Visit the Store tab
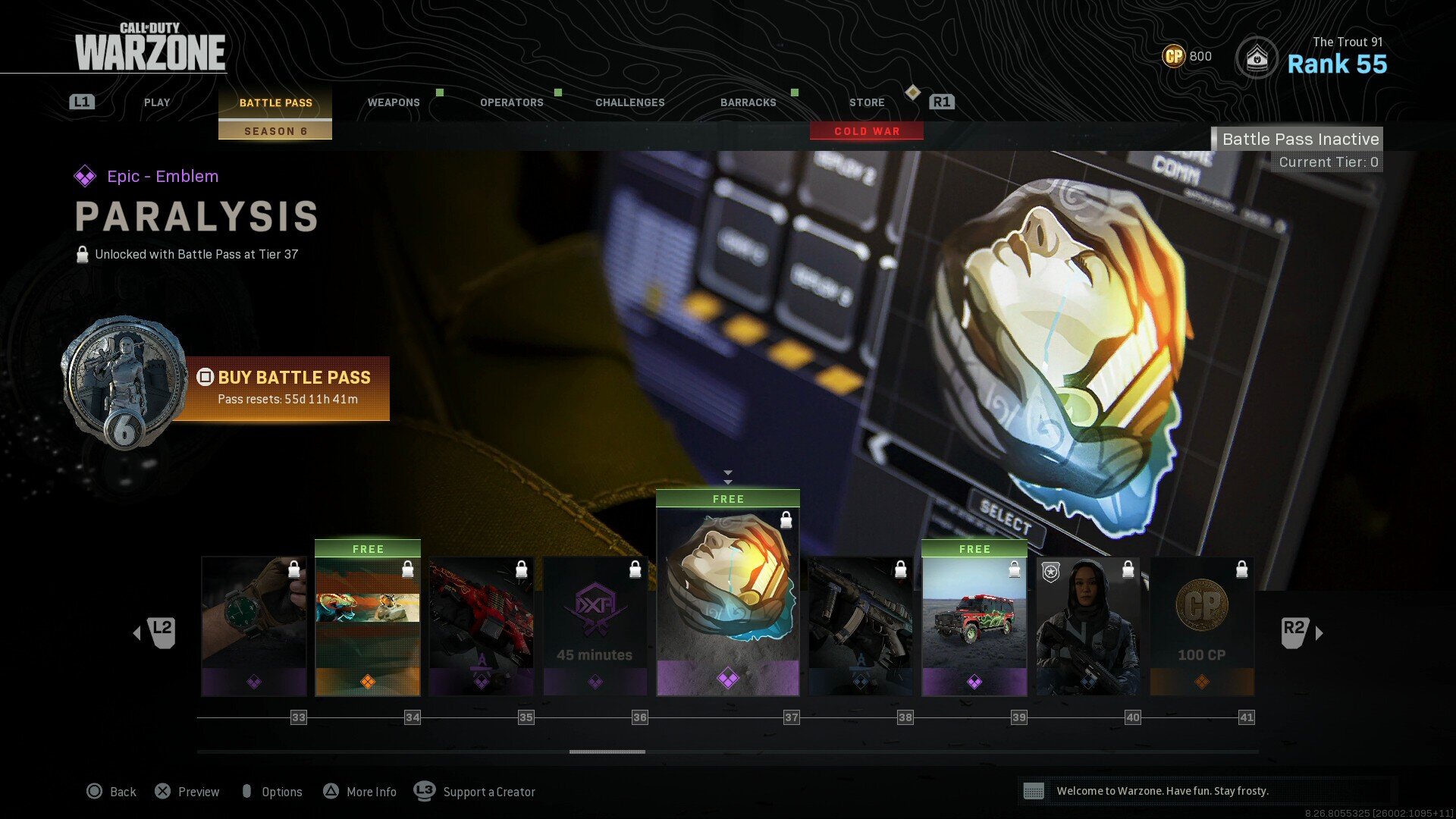Viewport: 1456px width, 819px height. [x=867, y=102]
